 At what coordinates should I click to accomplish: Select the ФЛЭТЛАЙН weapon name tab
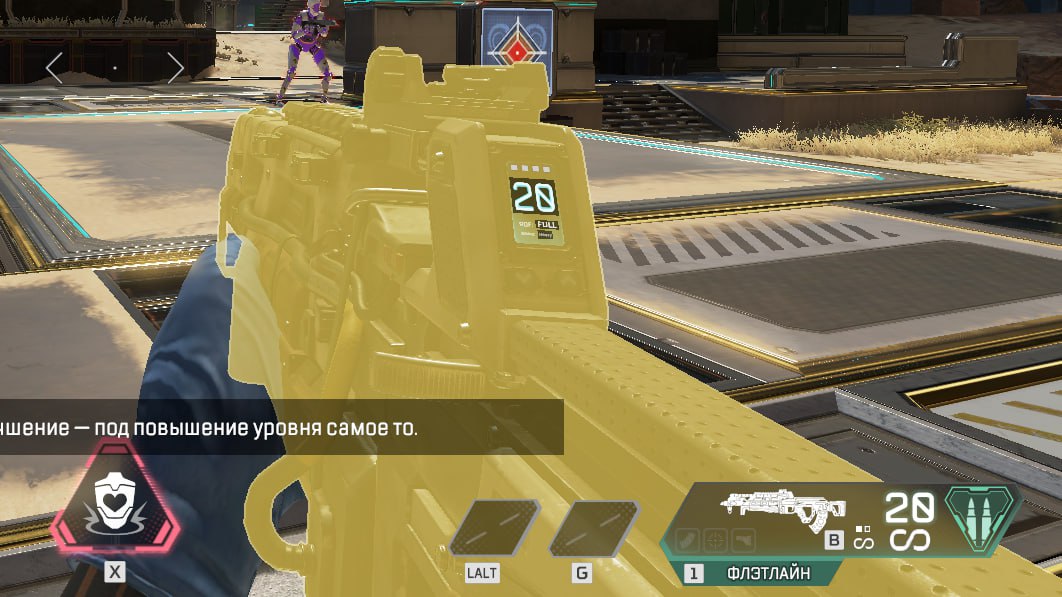768,573
